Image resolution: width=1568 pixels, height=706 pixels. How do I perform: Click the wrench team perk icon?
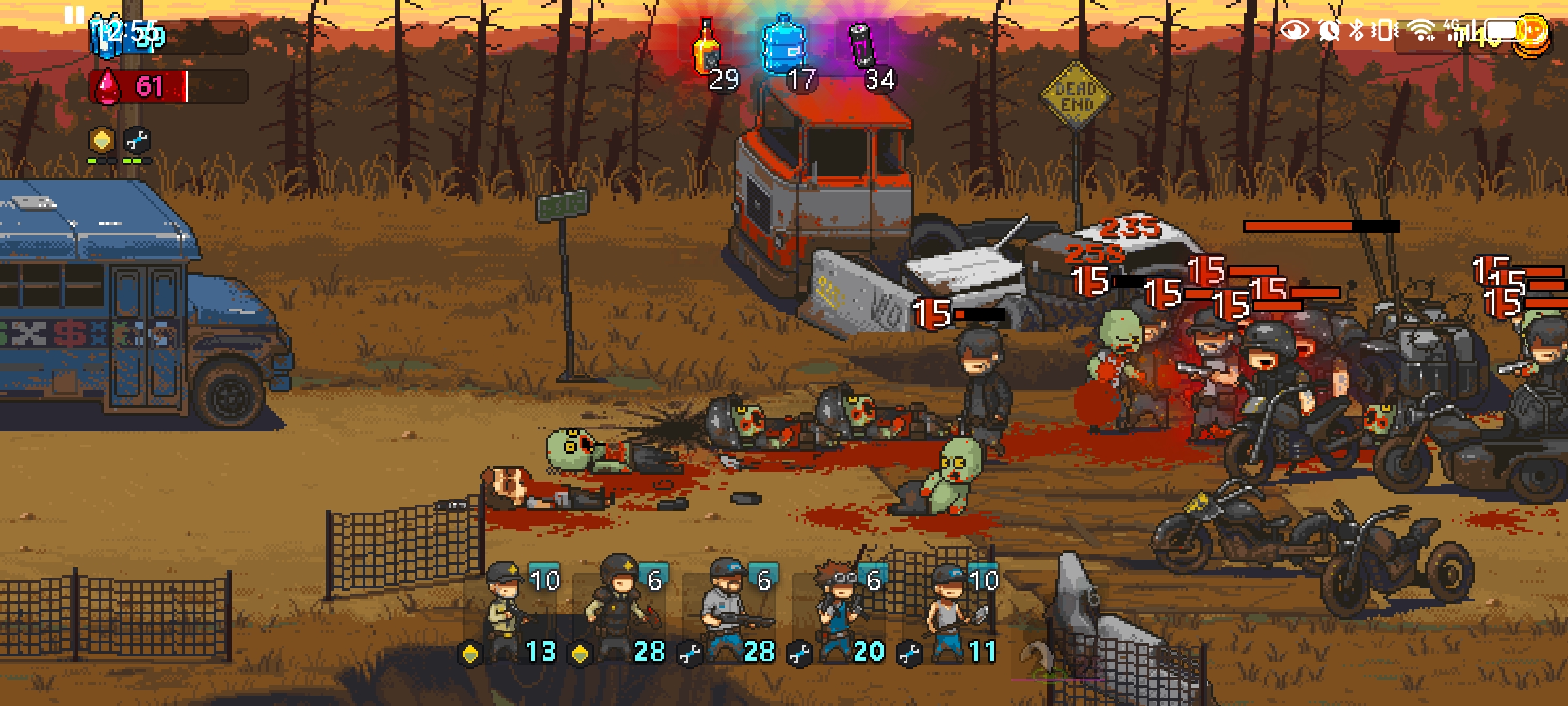click(x=137, y=140)
